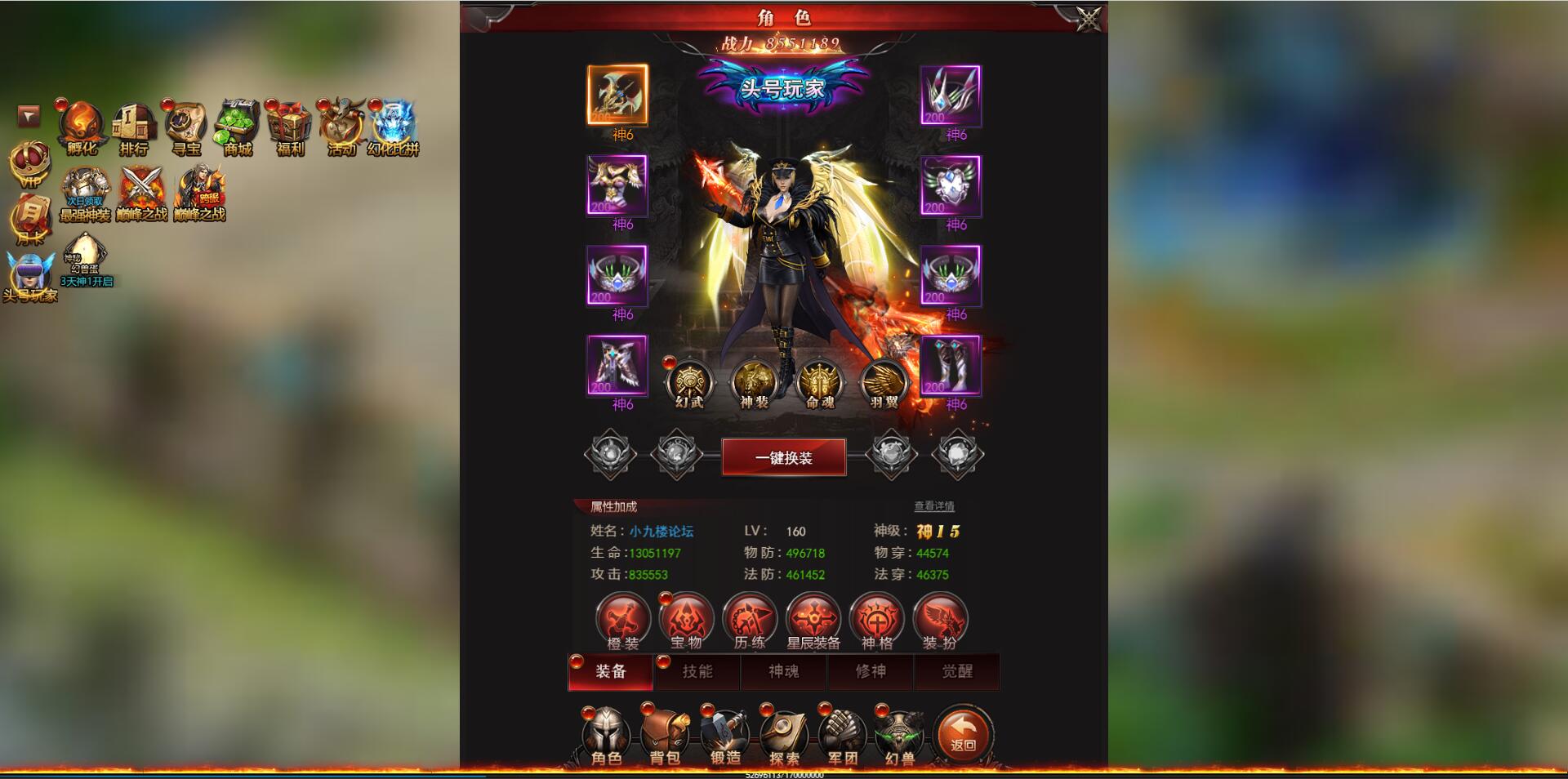Click the experience progress bar at bottom
This screenshot has height=779, width=1568.
pos(784,775)
